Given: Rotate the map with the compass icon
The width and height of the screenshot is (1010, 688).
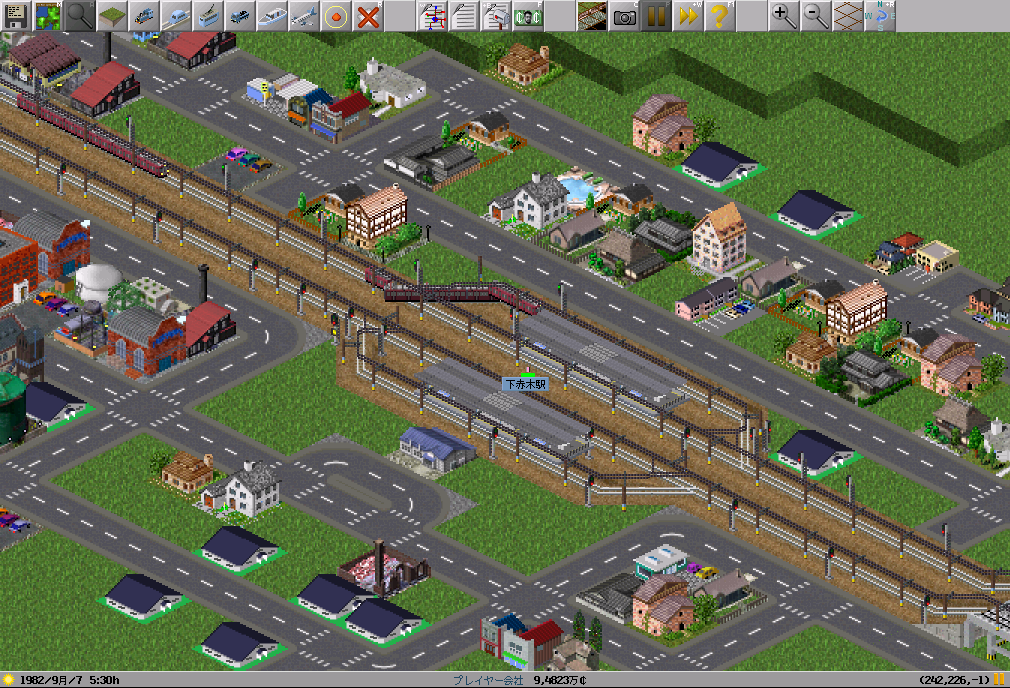Looking at the screenshot, I should pyautogui.click(x=880, y=15).
